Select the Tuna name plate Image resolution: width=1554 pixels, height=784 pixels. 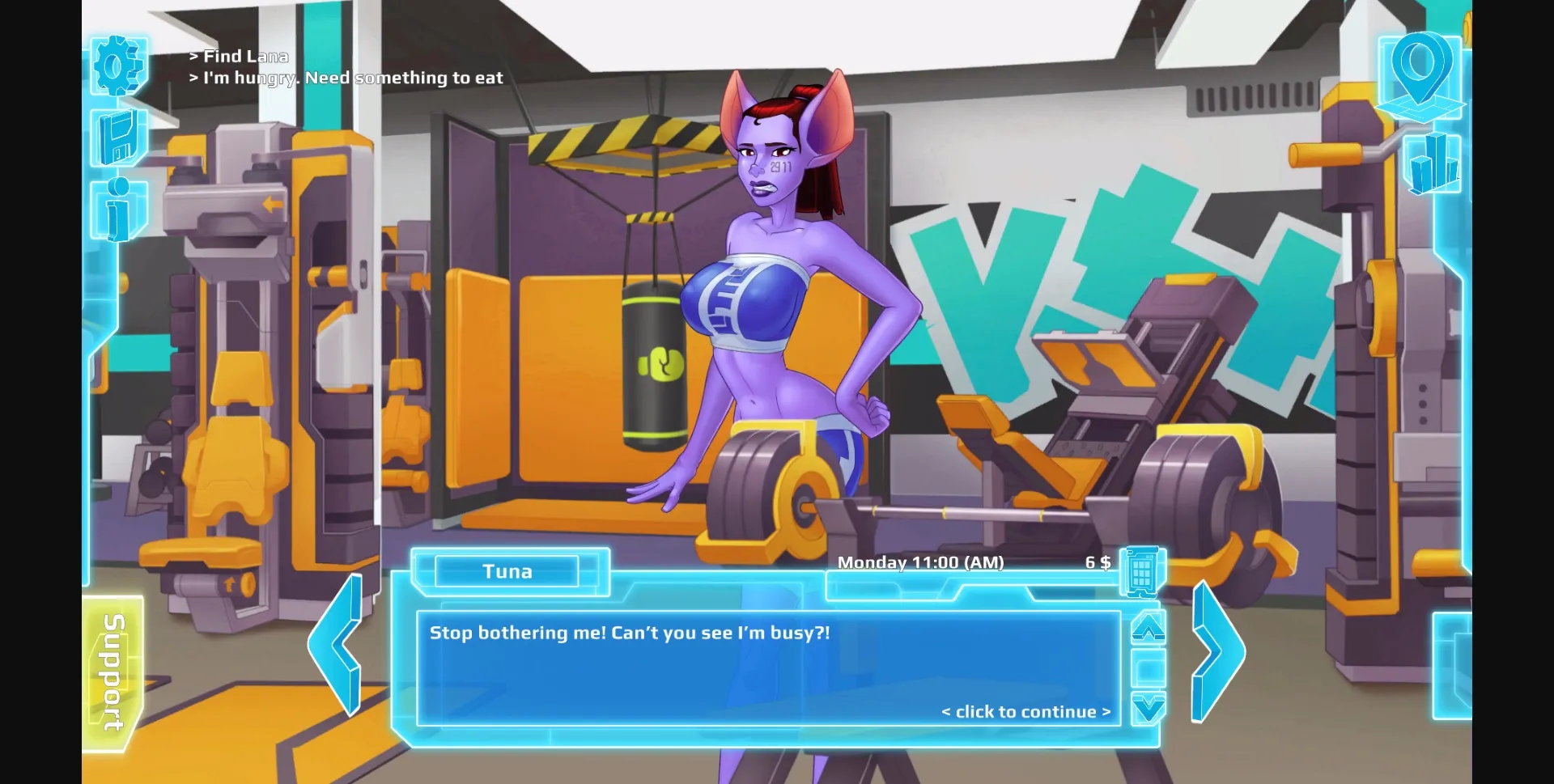tap(508, 571)
